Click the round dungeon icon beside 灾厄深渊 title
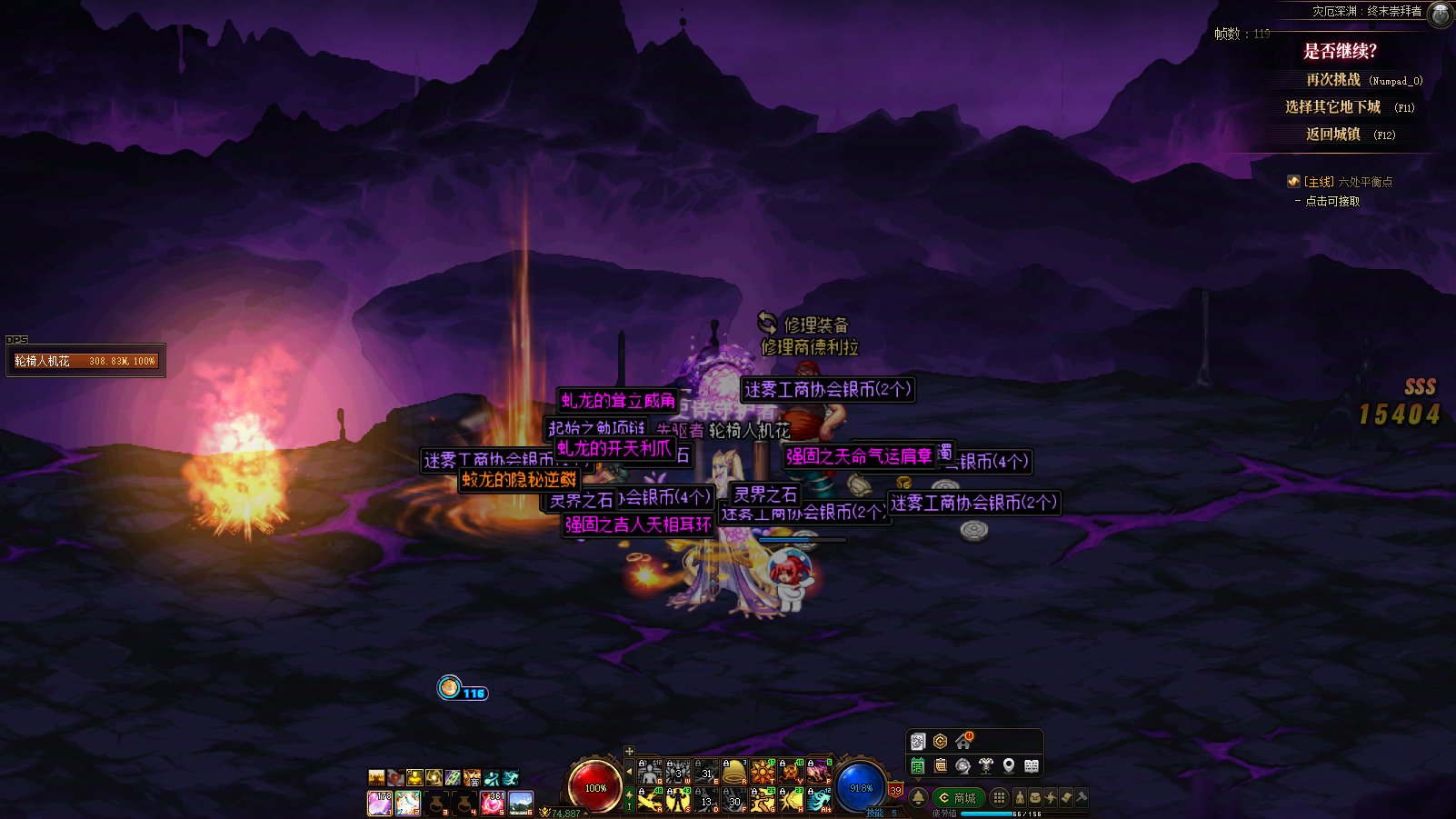 (1441, 14)
